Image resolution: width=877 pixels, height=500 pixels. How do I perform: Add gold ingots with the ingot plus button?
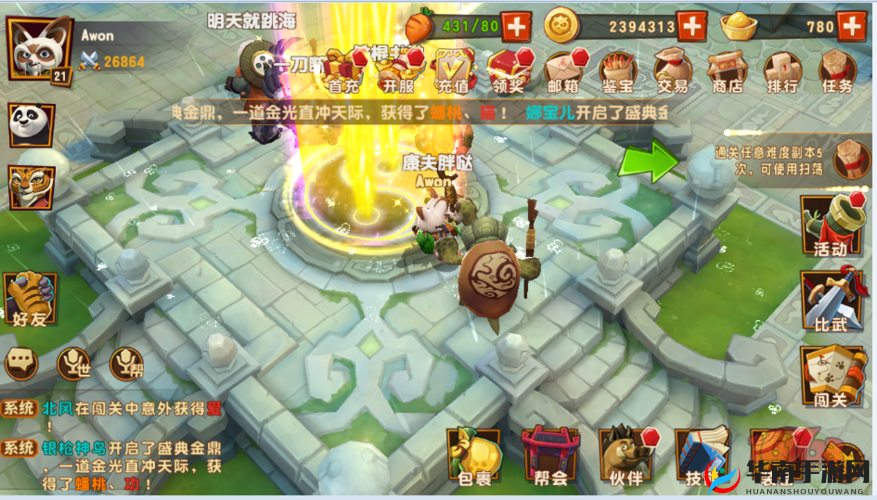[x=851, y=26]
